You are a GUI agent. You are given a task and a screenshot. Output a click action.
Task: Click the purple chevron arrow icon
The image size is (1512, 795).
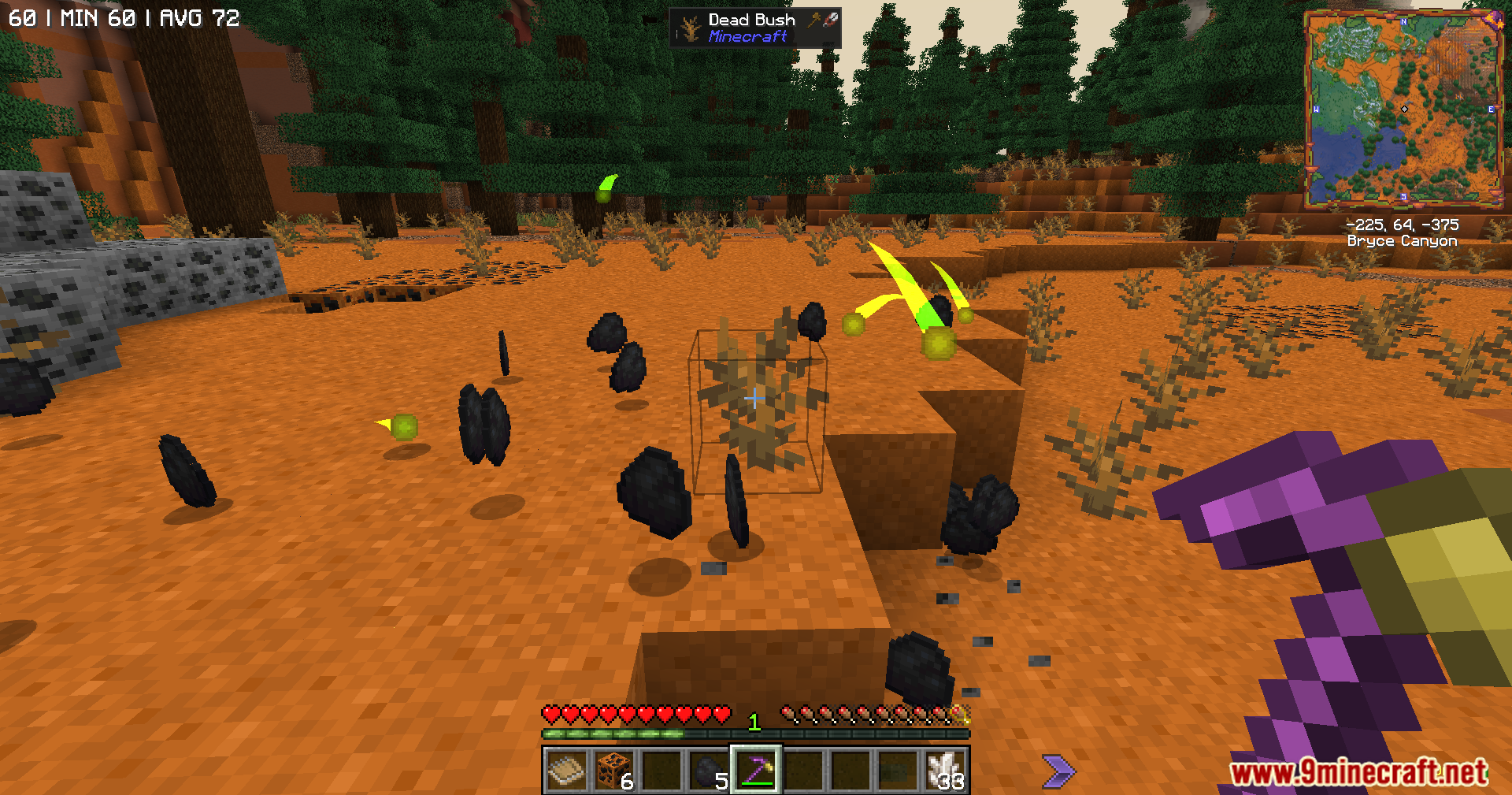(x=1058, y=771)
